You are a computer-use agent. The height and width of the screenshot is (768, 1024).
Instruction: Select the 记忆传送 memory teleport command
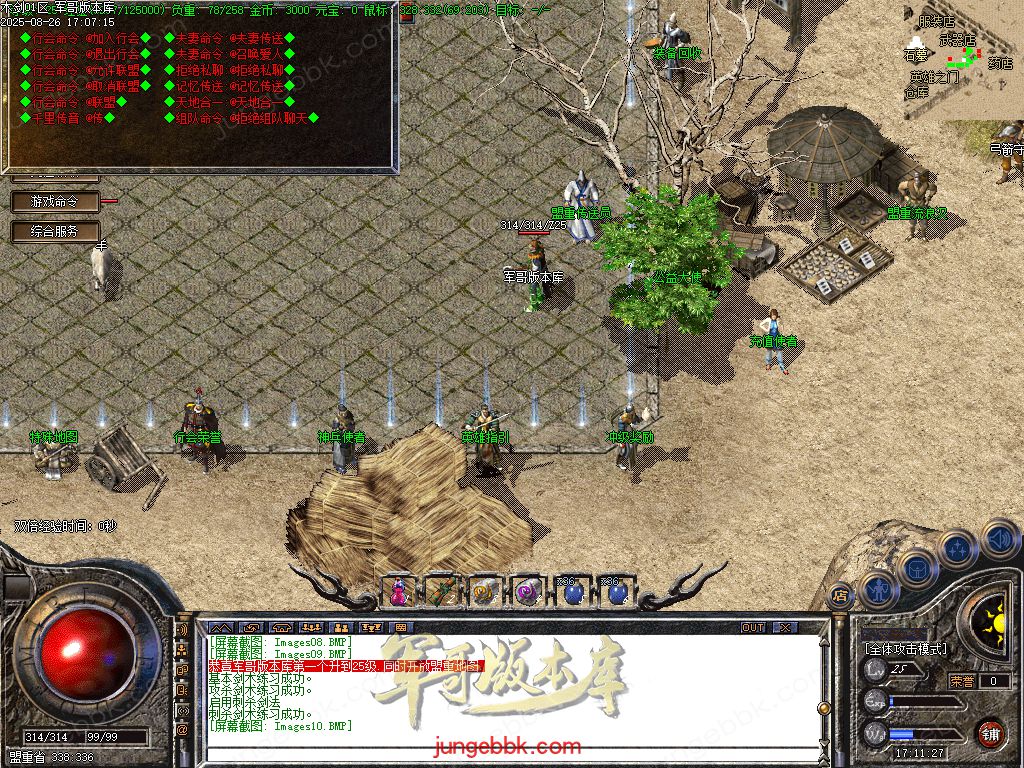[x=258, y=86]
